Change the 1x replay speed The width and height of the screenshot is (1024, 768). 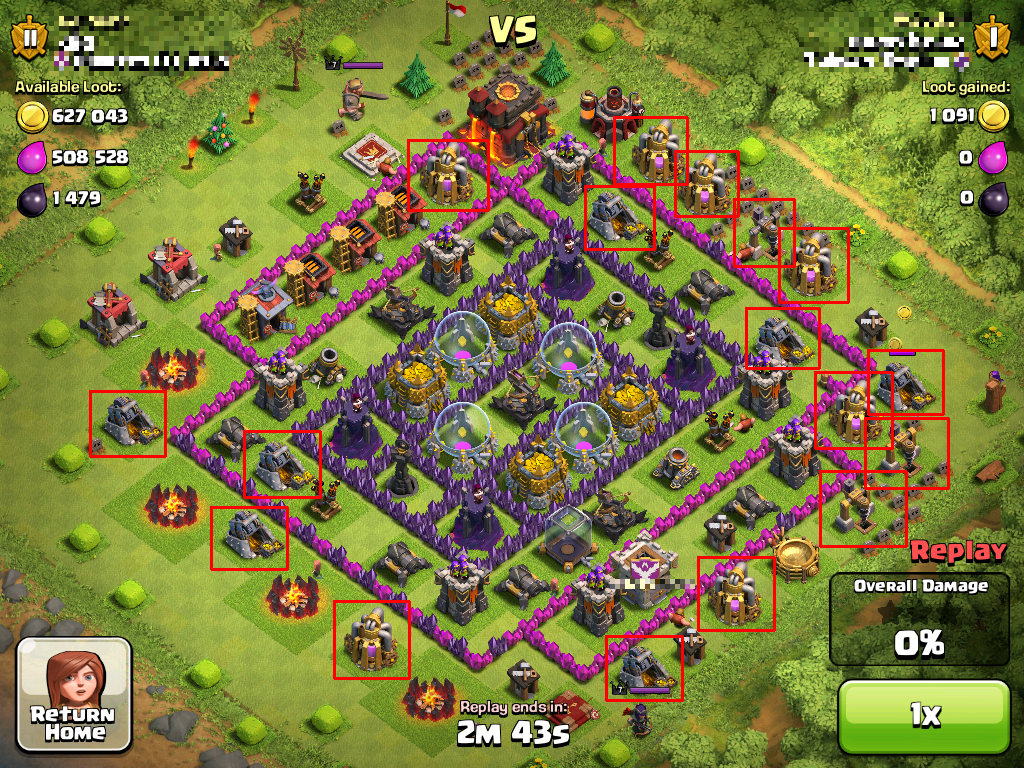(923, 716)
